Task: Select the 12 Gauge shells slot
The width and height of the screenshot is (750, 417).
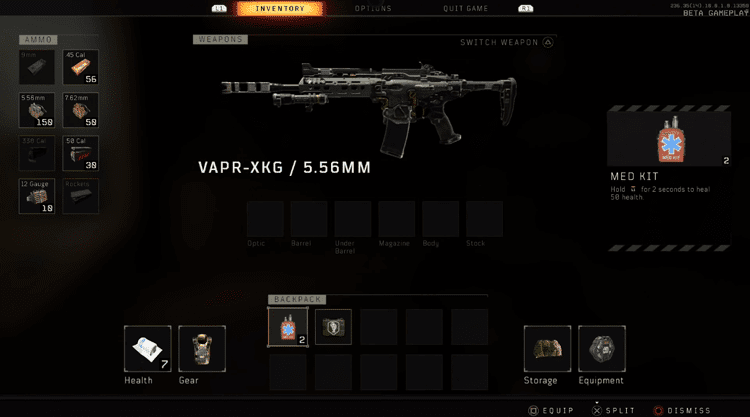Action: point(37,196)
